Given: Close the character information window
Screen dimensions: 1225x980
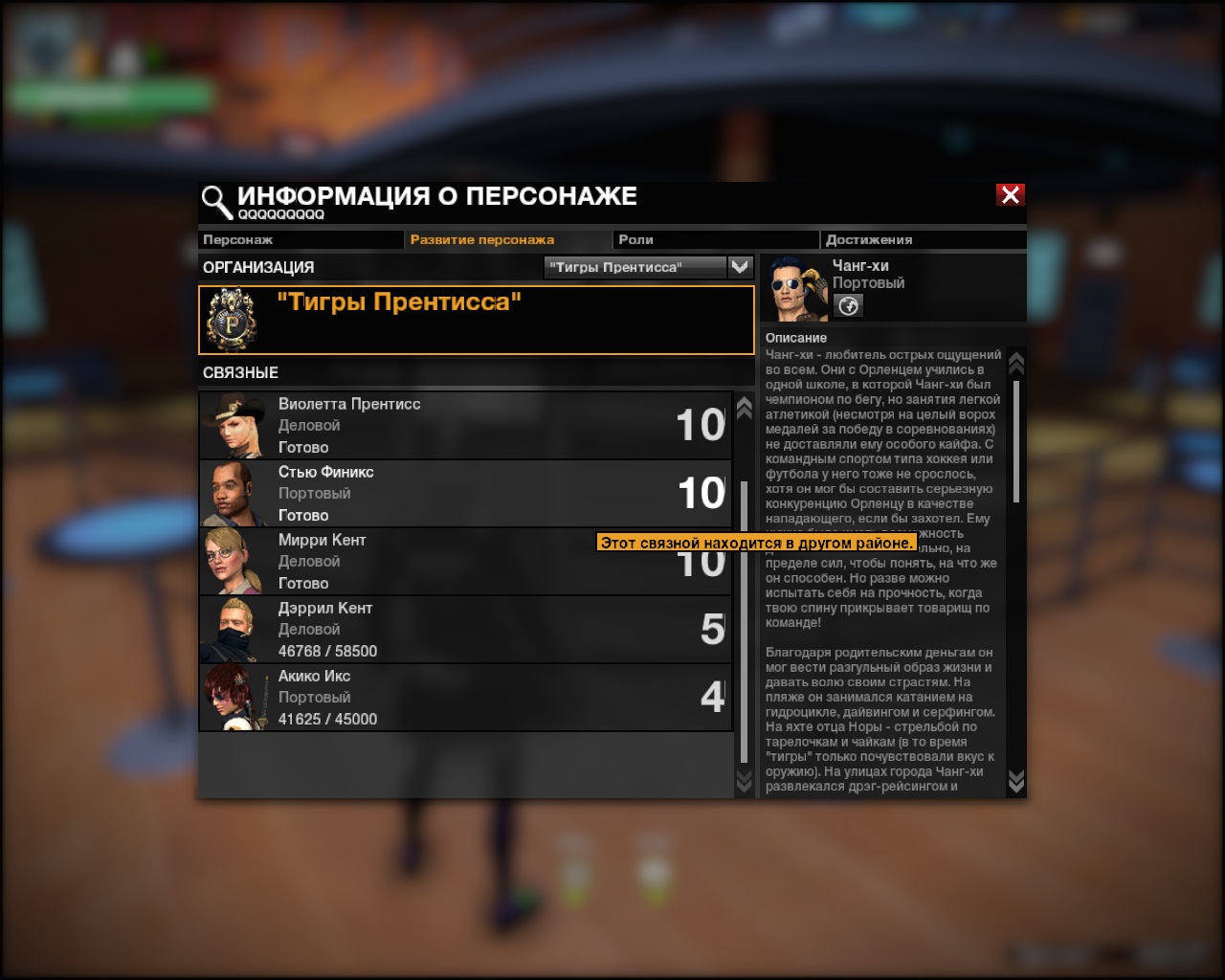Looking at the screenshot, I should pos(1010,195).
